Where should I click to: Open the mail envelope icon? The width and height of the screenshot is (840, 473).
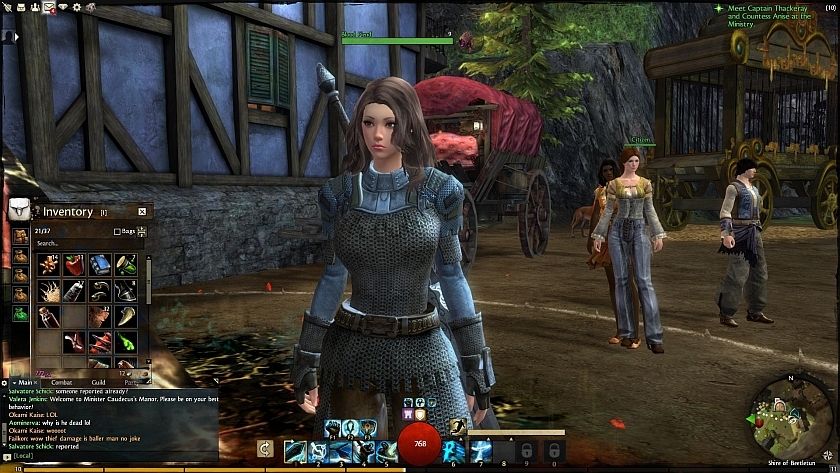point(48,7)
